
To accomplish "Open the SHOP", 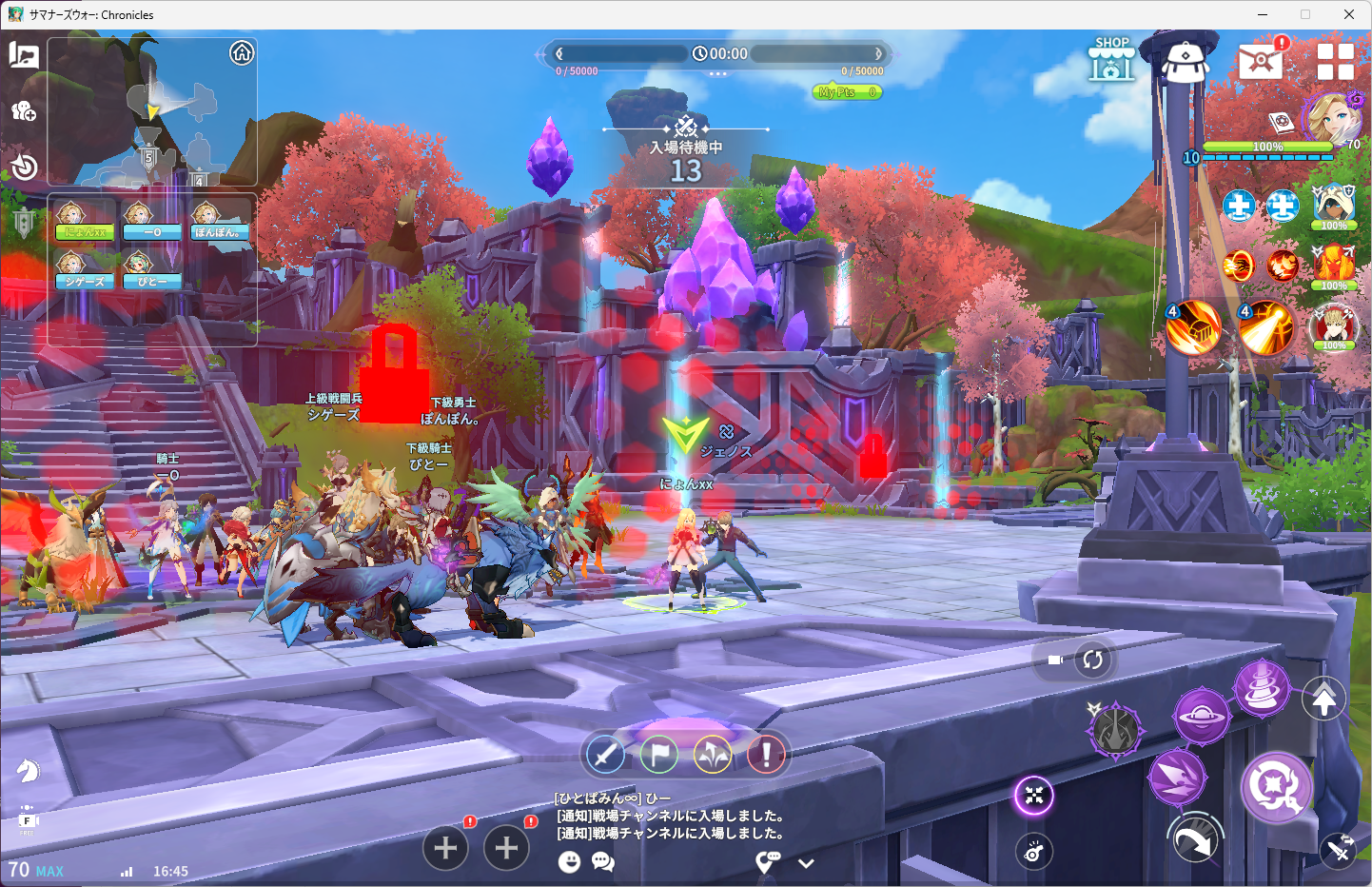I will pos(1111,60).
